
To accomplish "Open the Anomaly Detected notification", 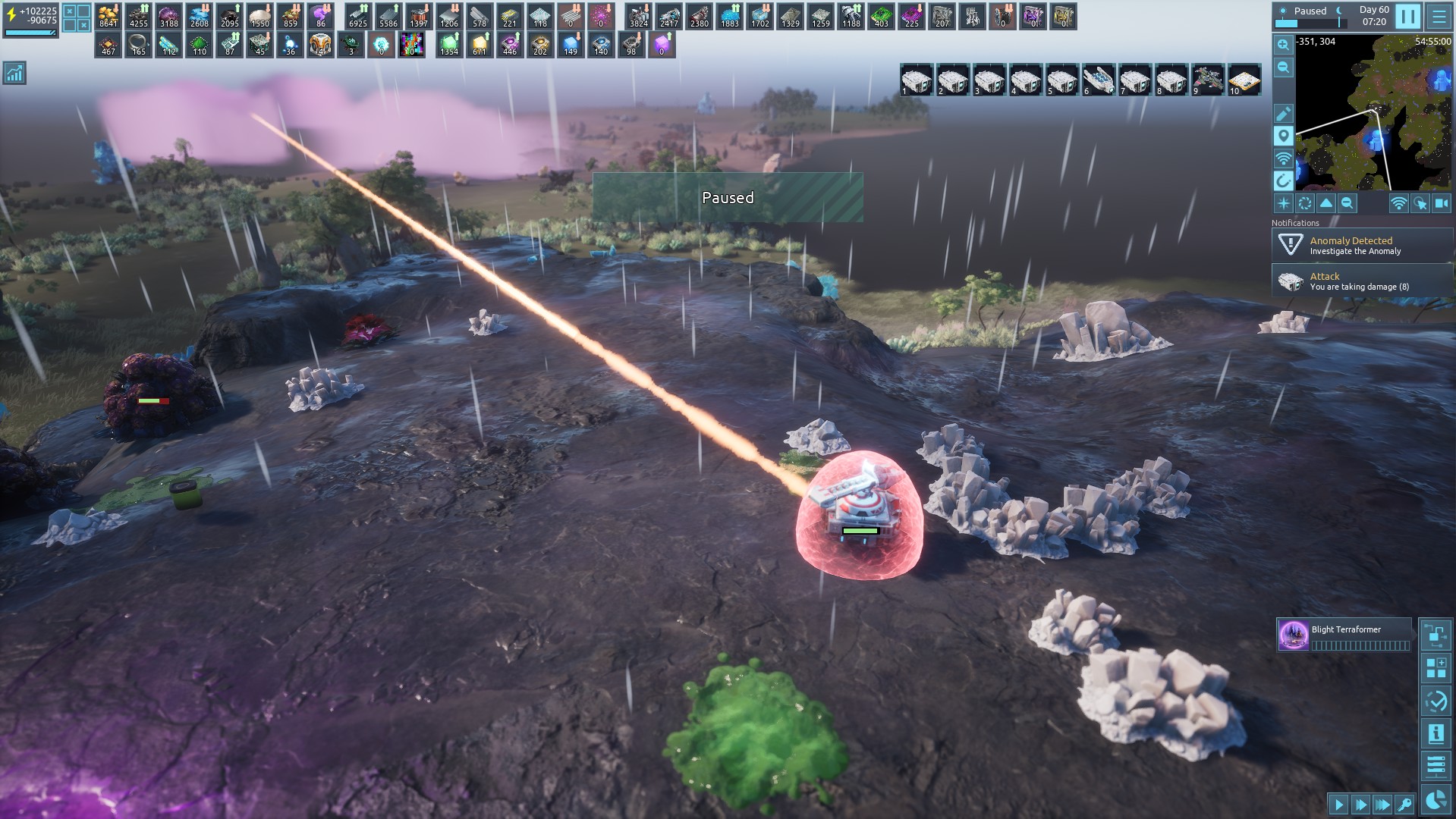I will click(1362, 245).
